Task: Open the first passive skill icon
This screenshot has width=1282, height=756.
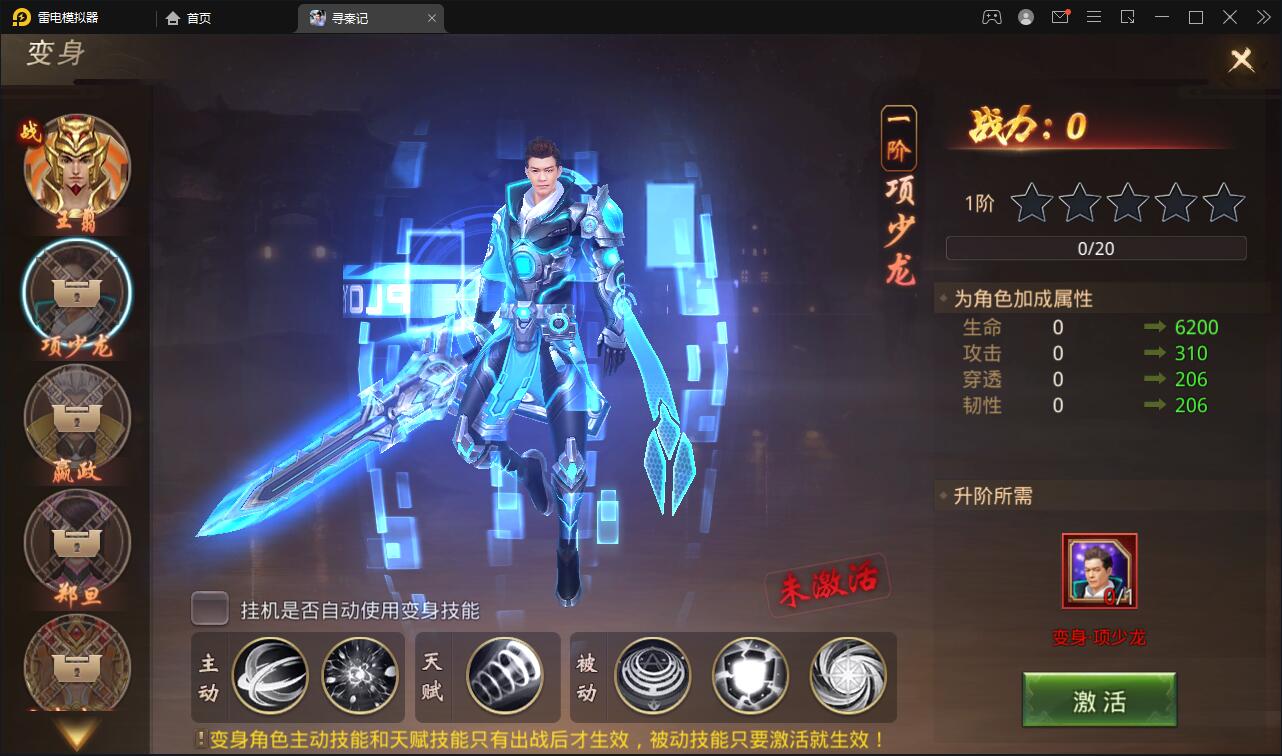Action: tap(651, 677)
